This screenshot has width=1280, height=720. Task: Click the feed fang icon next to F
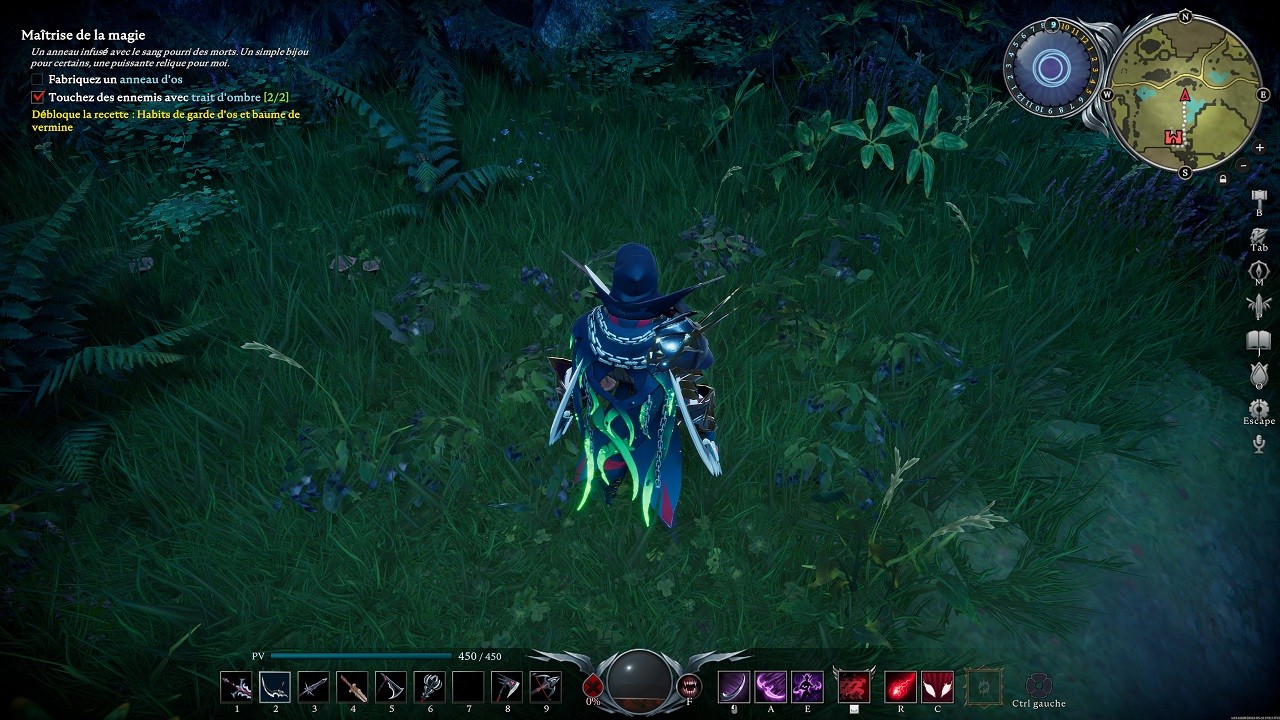pyautogui.click(x=689, y=685)
